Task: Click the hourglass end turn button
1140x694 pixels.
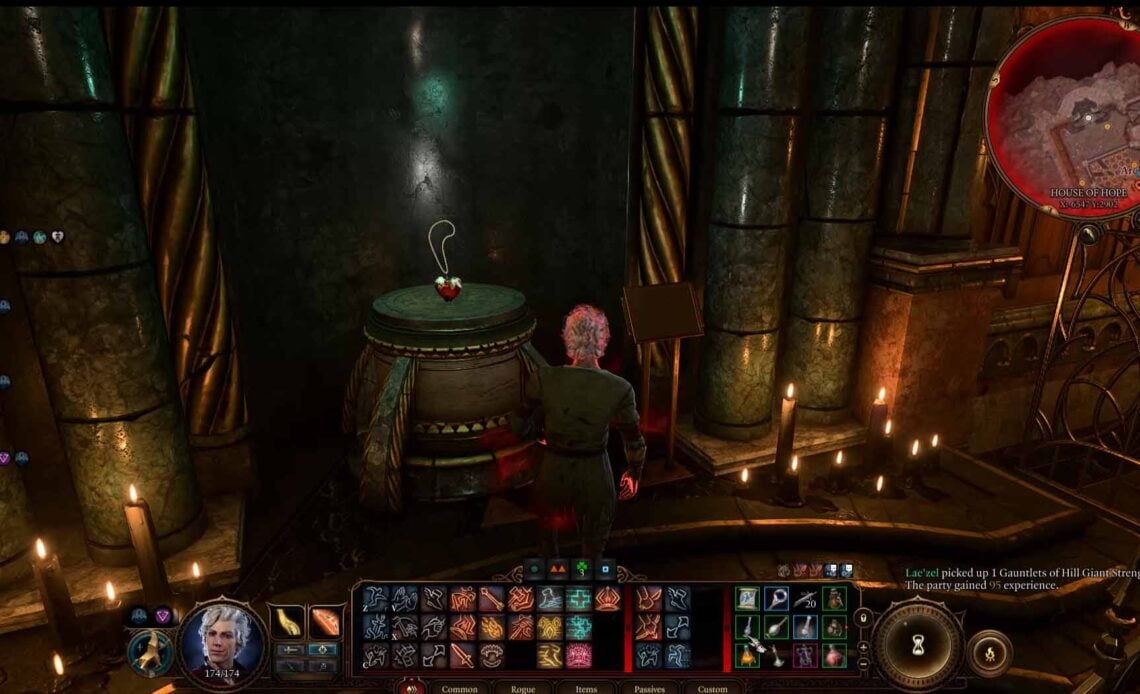Action: click(x=916, y=644)
